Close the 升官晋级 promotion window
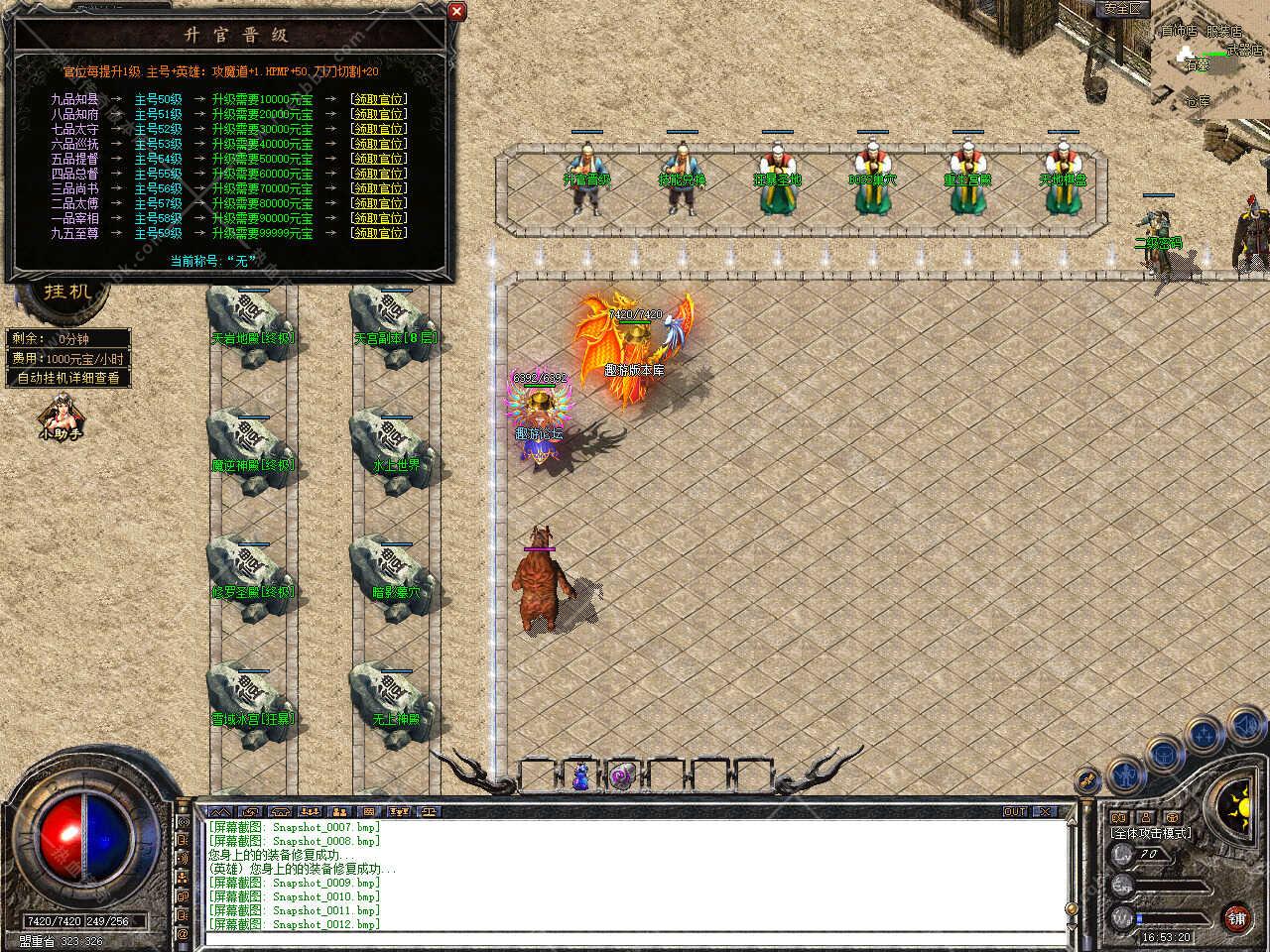The image size is (1270, 952). point(456,11)
